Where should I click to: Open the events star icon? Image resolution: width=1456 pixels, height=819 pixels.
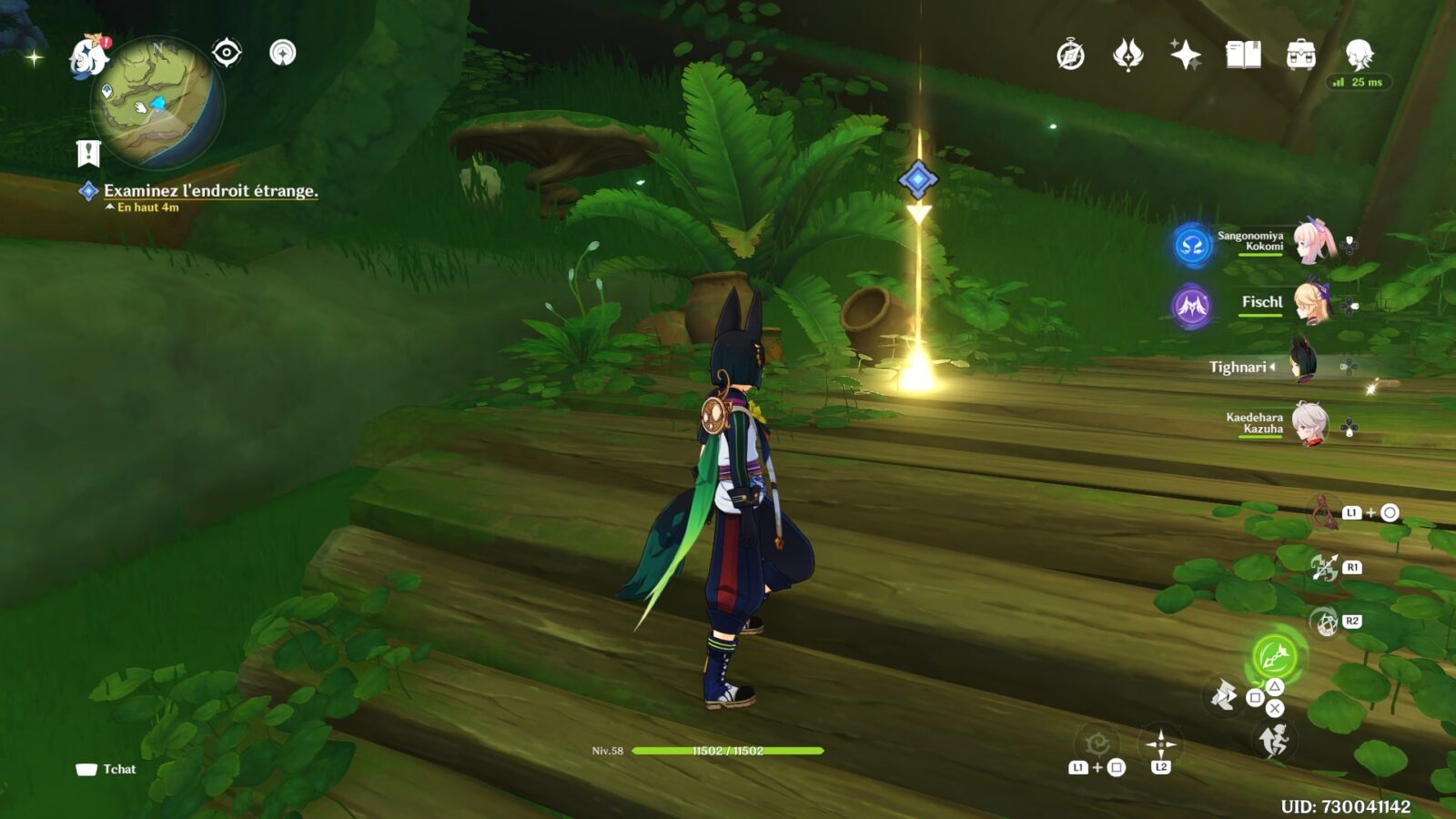point(1127,56)
